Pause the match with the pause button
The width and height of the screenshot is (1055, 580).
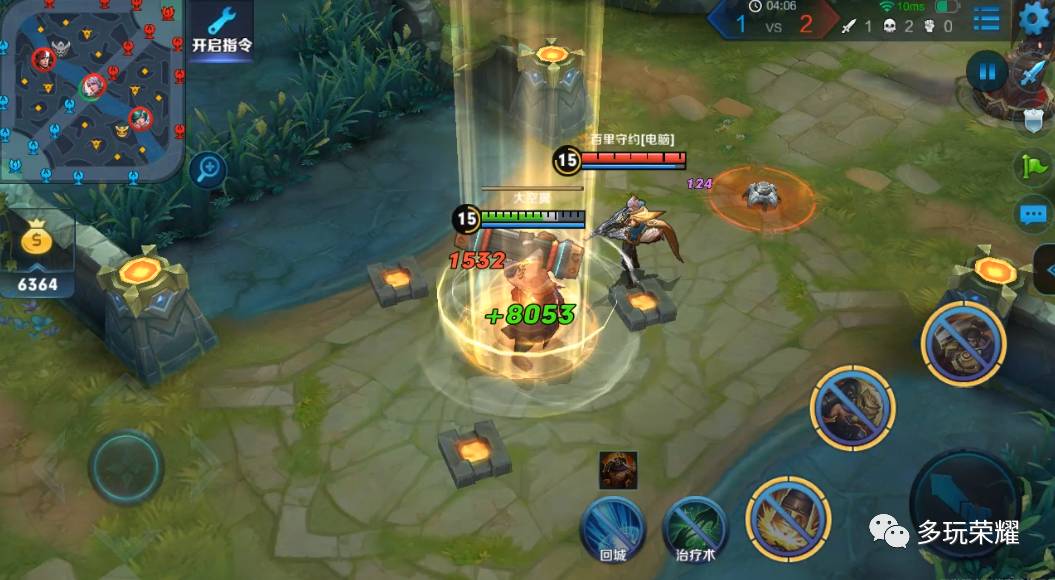pos(987,71)
